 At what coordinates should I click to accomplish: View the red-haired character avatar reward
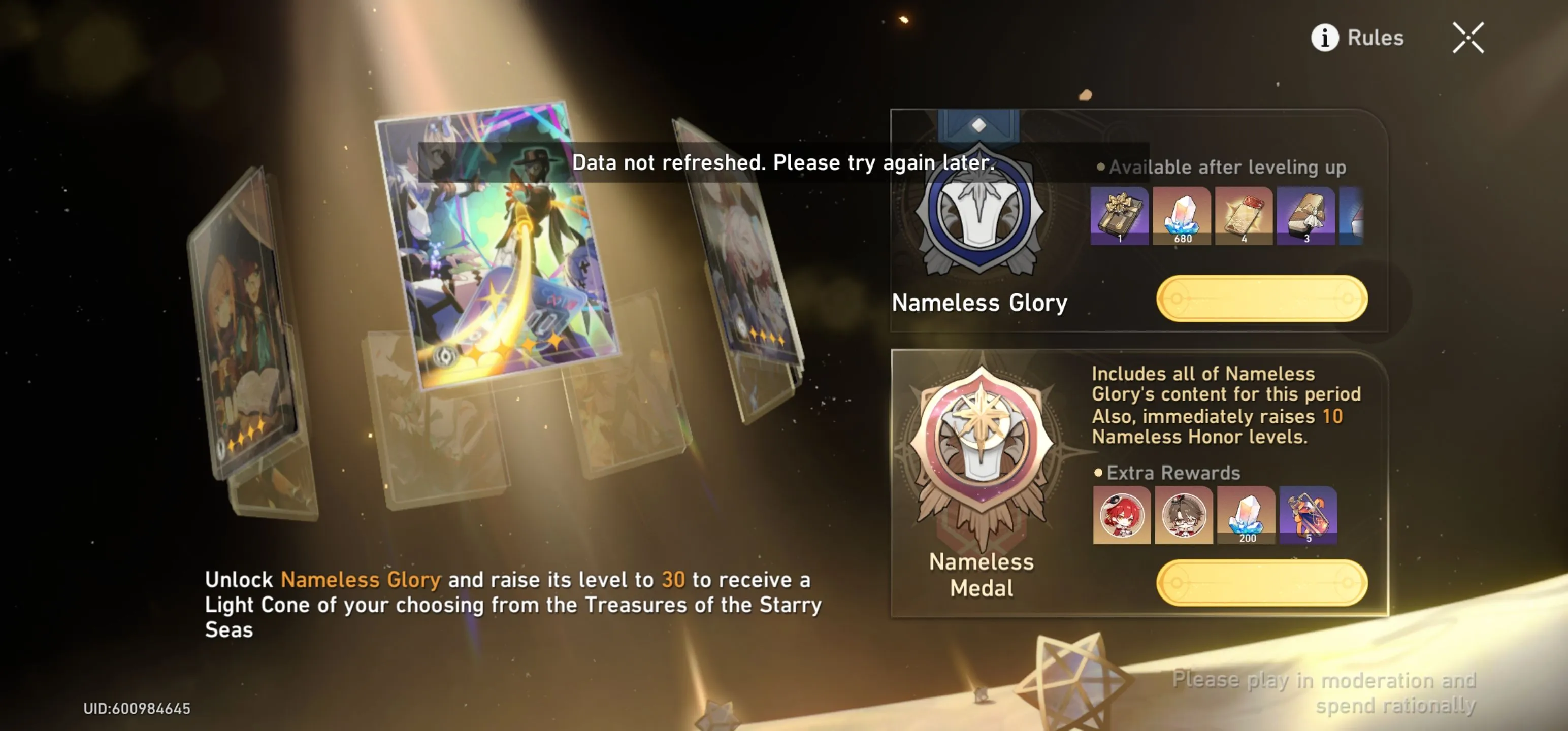click(x=1121, y=515)
